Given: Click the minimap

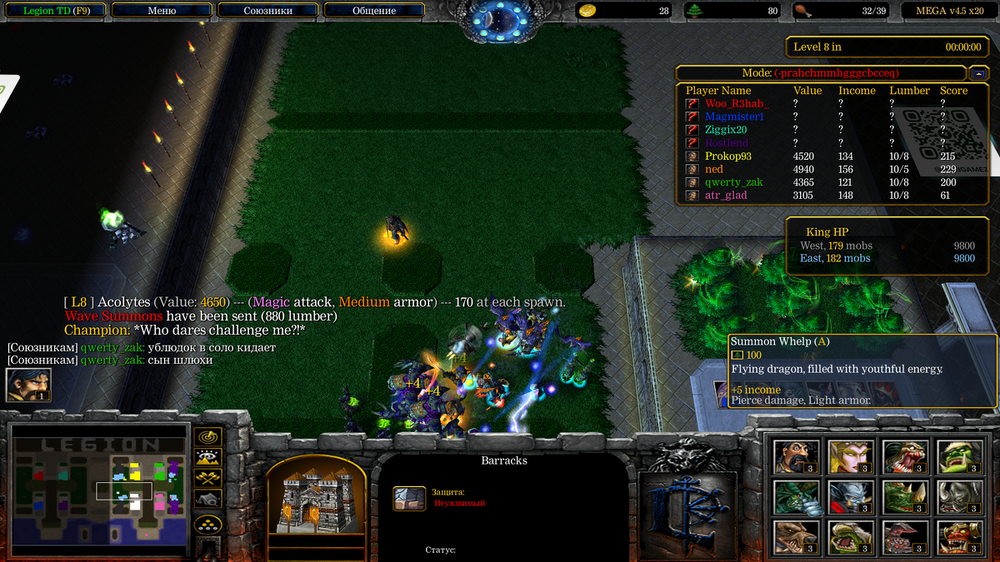Looking at the screenshot, I should pyautogui.click(x=100, y=490).
